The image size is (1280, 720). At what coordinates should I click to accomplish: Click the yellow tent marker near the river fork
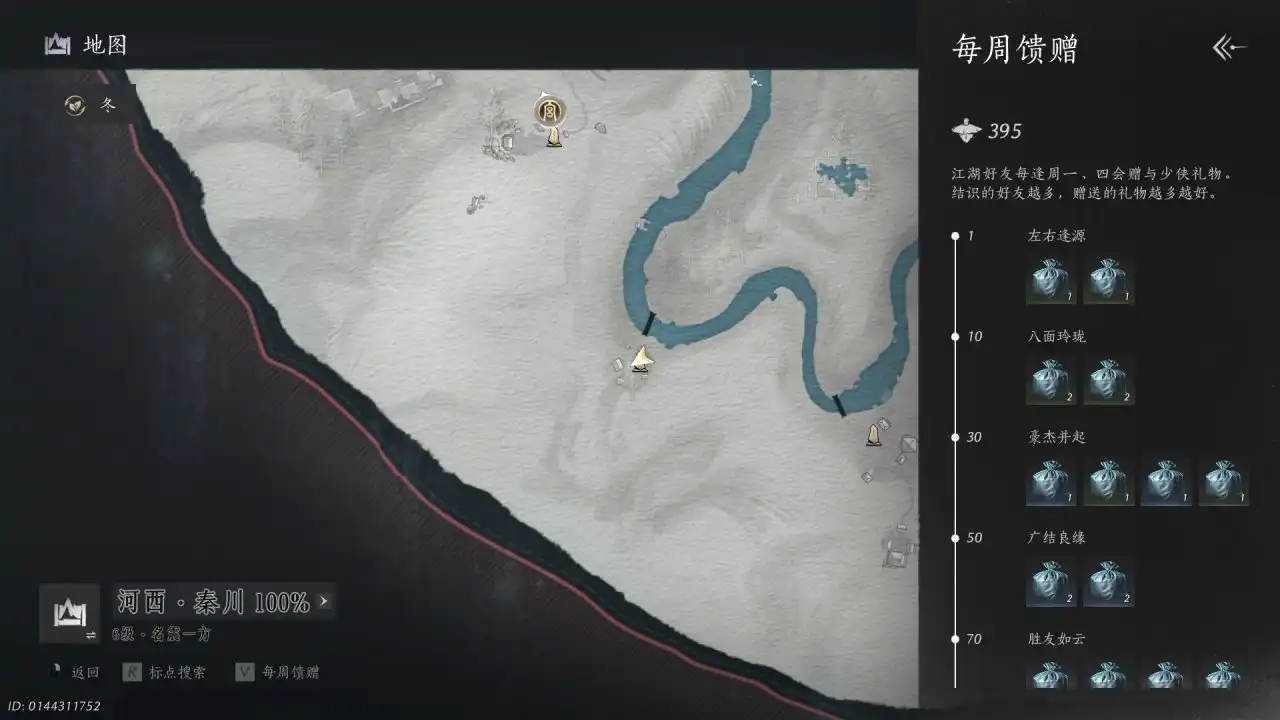pos(641,358)
